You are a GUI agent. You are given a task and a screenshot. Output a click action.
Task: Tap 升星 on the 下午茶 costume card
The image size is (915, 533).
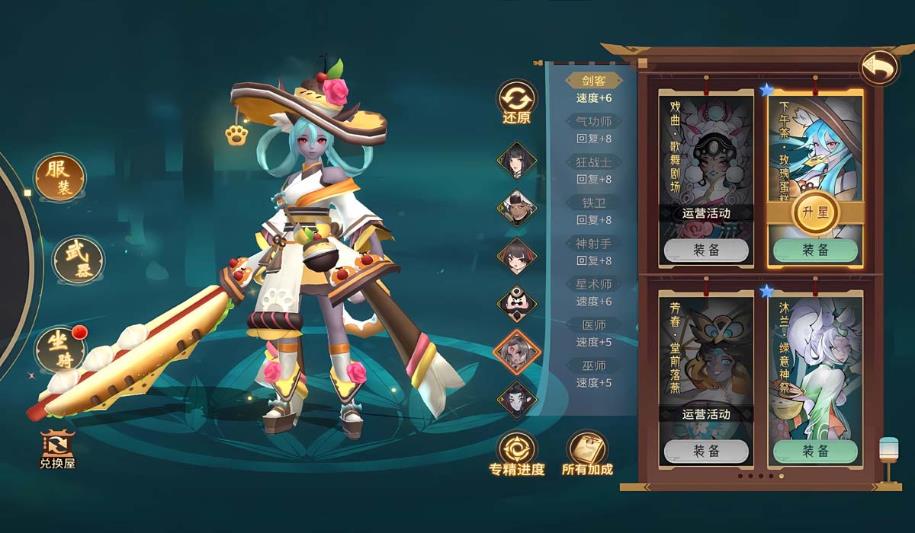coord(815,212)
